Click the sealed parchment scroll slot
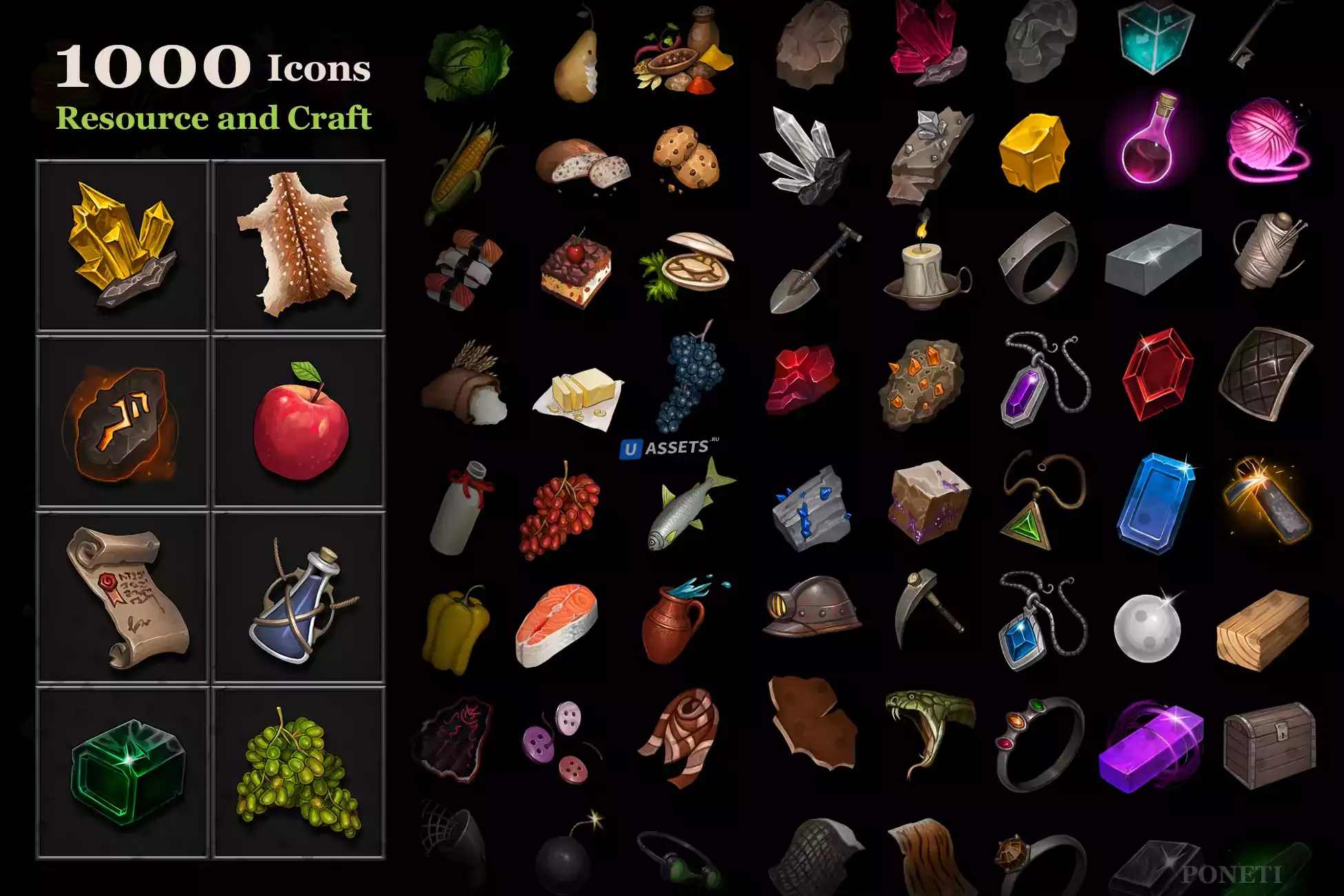Viewport: 1344px width, 896px height. tap(123, 598)
